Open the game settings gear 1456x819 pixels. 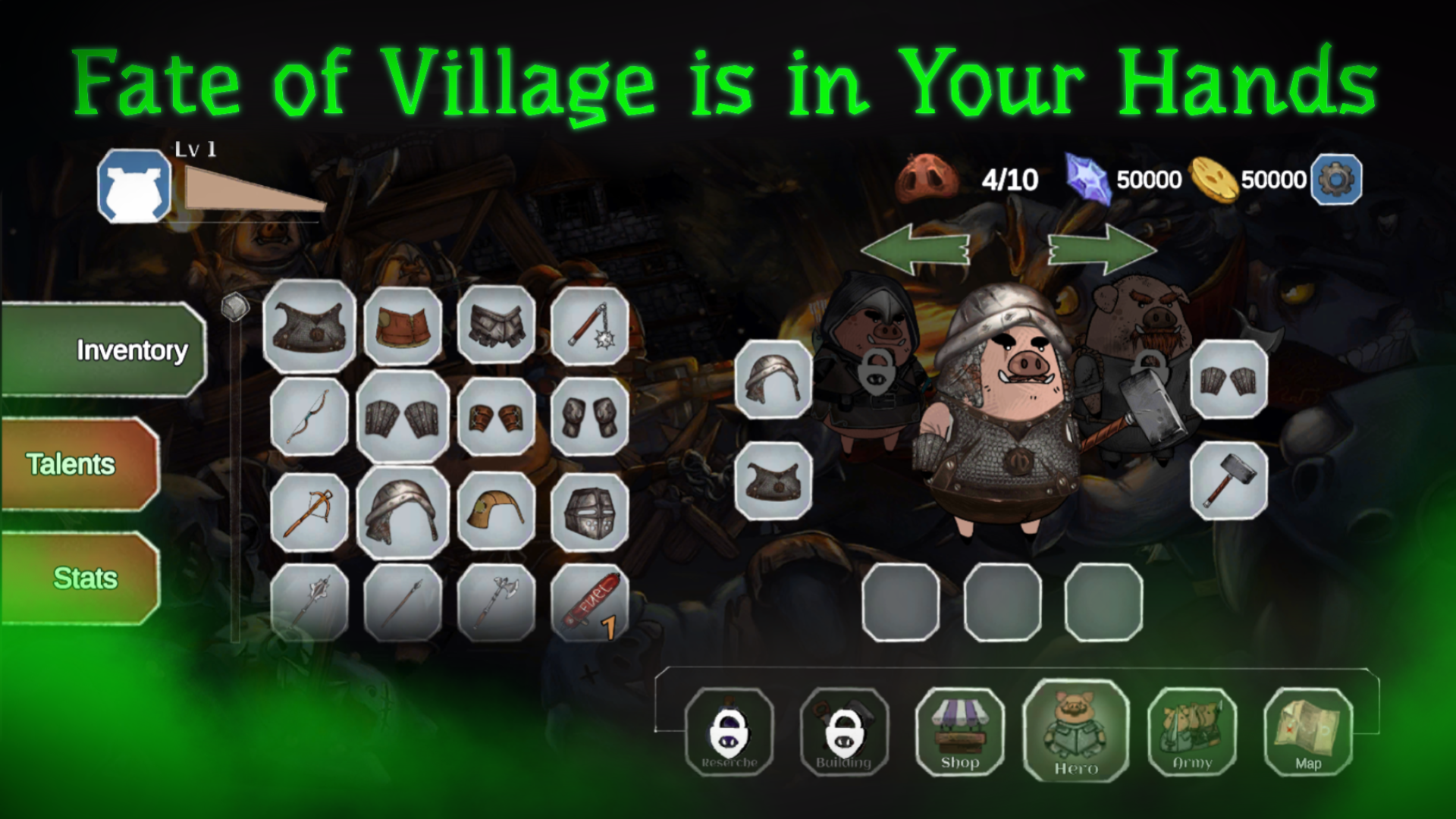1335,180
